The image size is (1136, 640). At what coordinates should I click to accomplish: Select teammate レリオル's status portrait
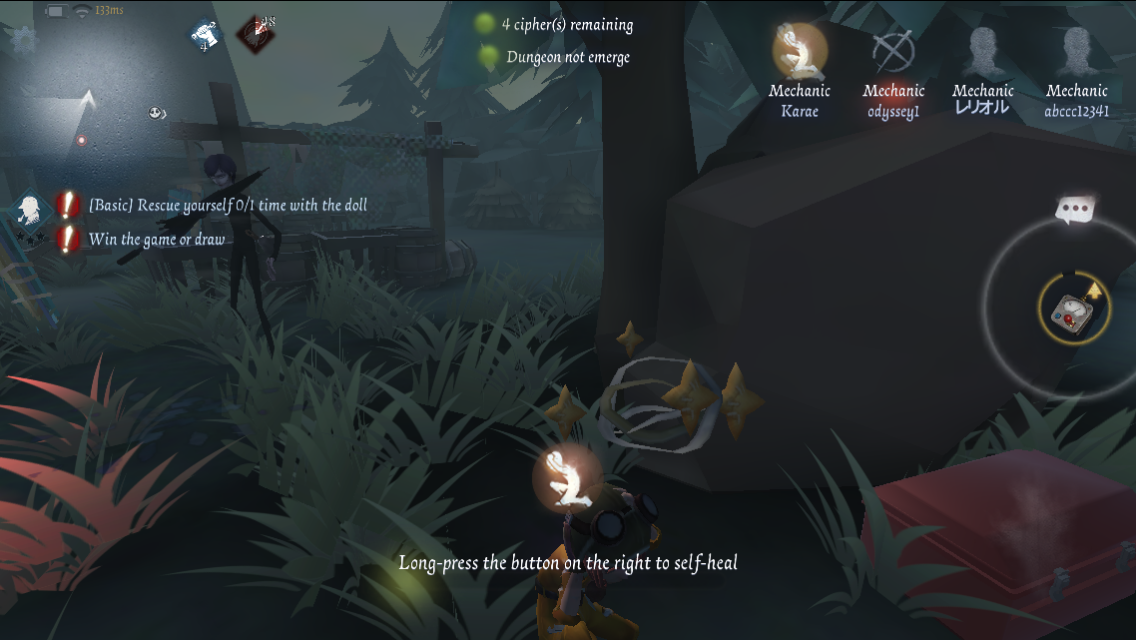coord(982,51)
